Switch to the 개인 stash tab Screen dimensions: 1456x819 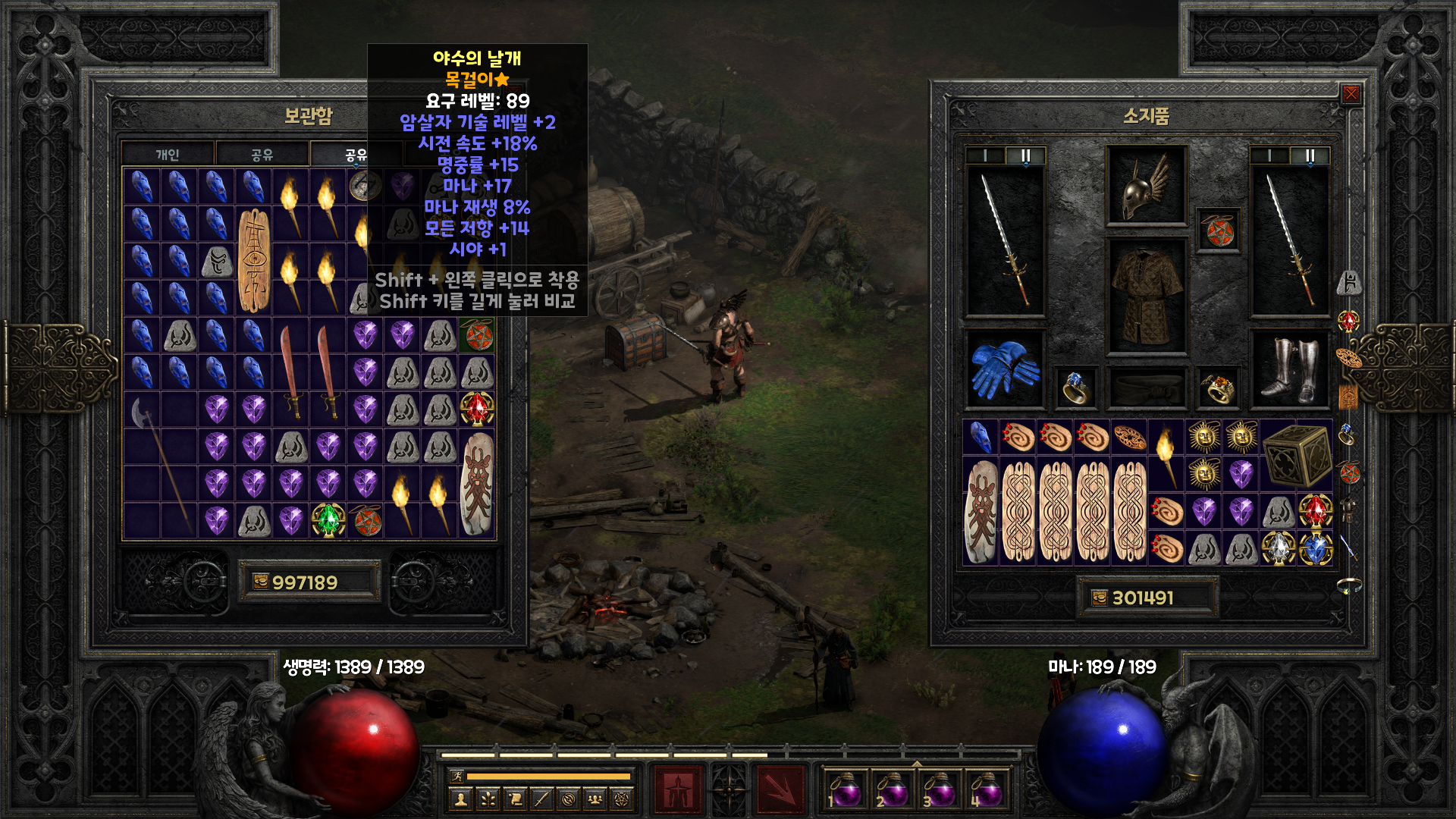[168, 155]
